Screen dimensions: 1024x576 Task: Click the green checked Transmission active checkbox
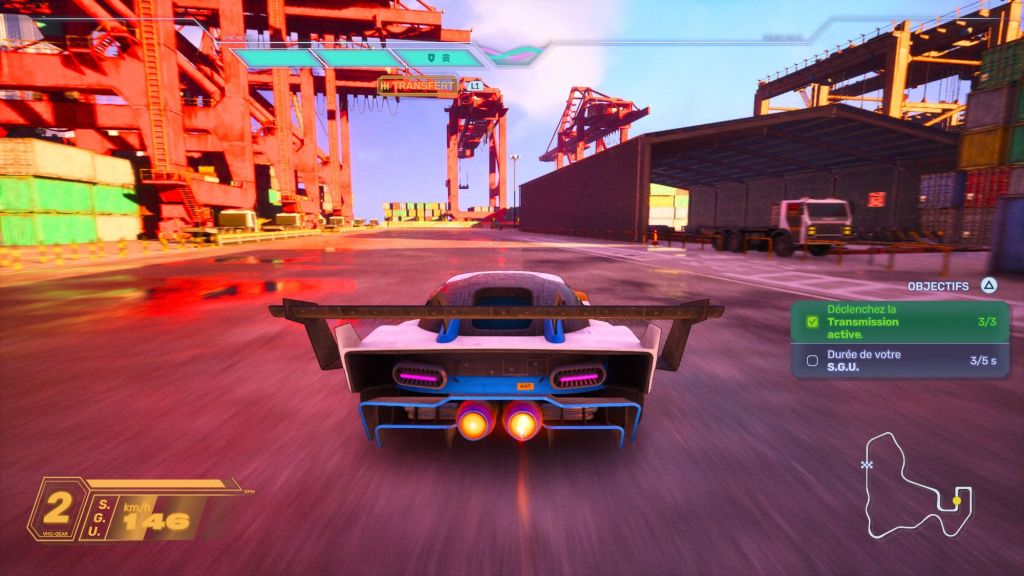[x=812, y=322]
